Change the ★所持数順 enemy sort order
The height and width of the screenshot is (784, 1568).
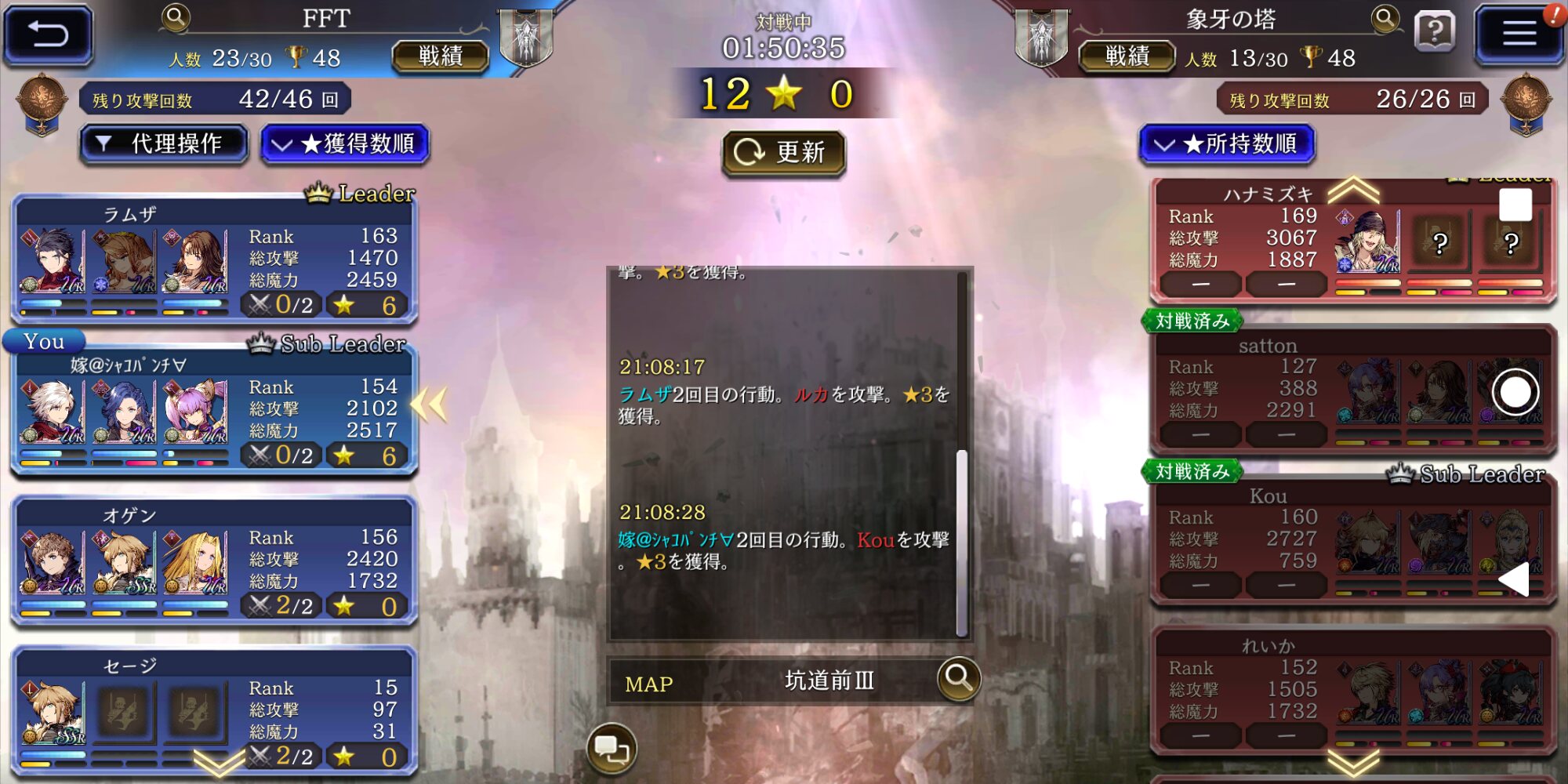click(1226, 144)
